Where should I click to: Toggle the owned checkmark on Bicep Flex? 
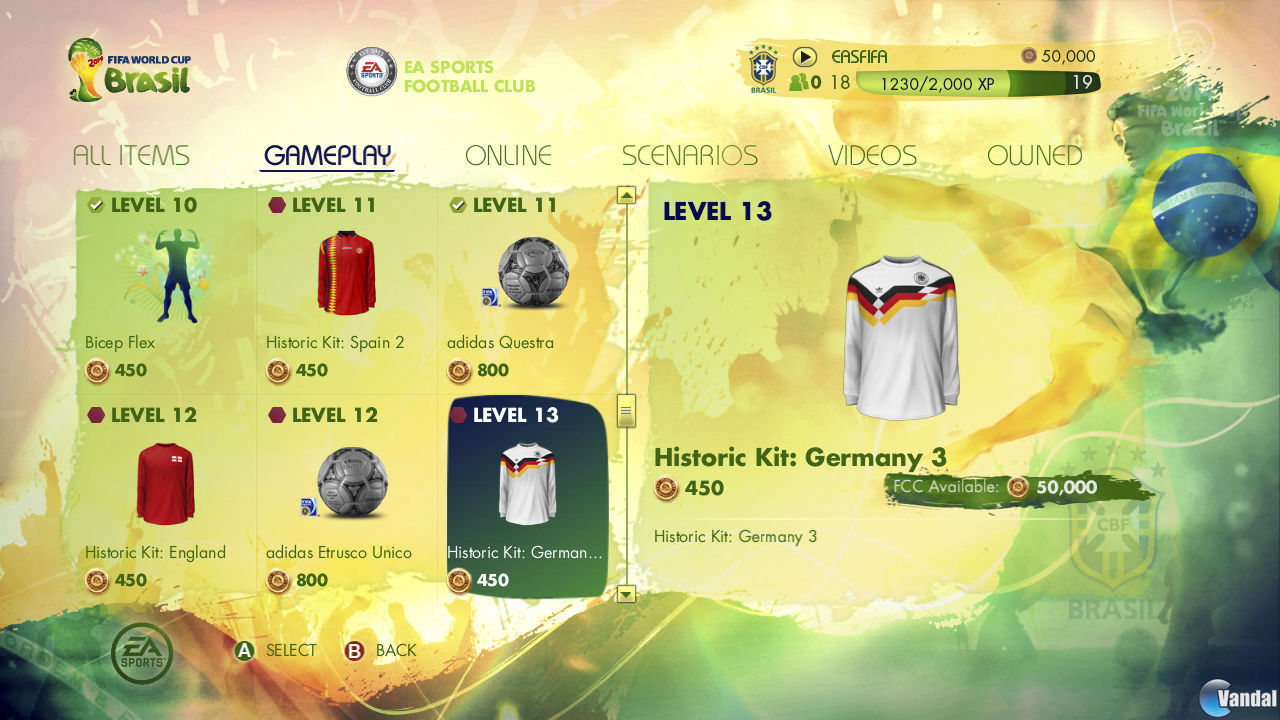click(95, 204)
